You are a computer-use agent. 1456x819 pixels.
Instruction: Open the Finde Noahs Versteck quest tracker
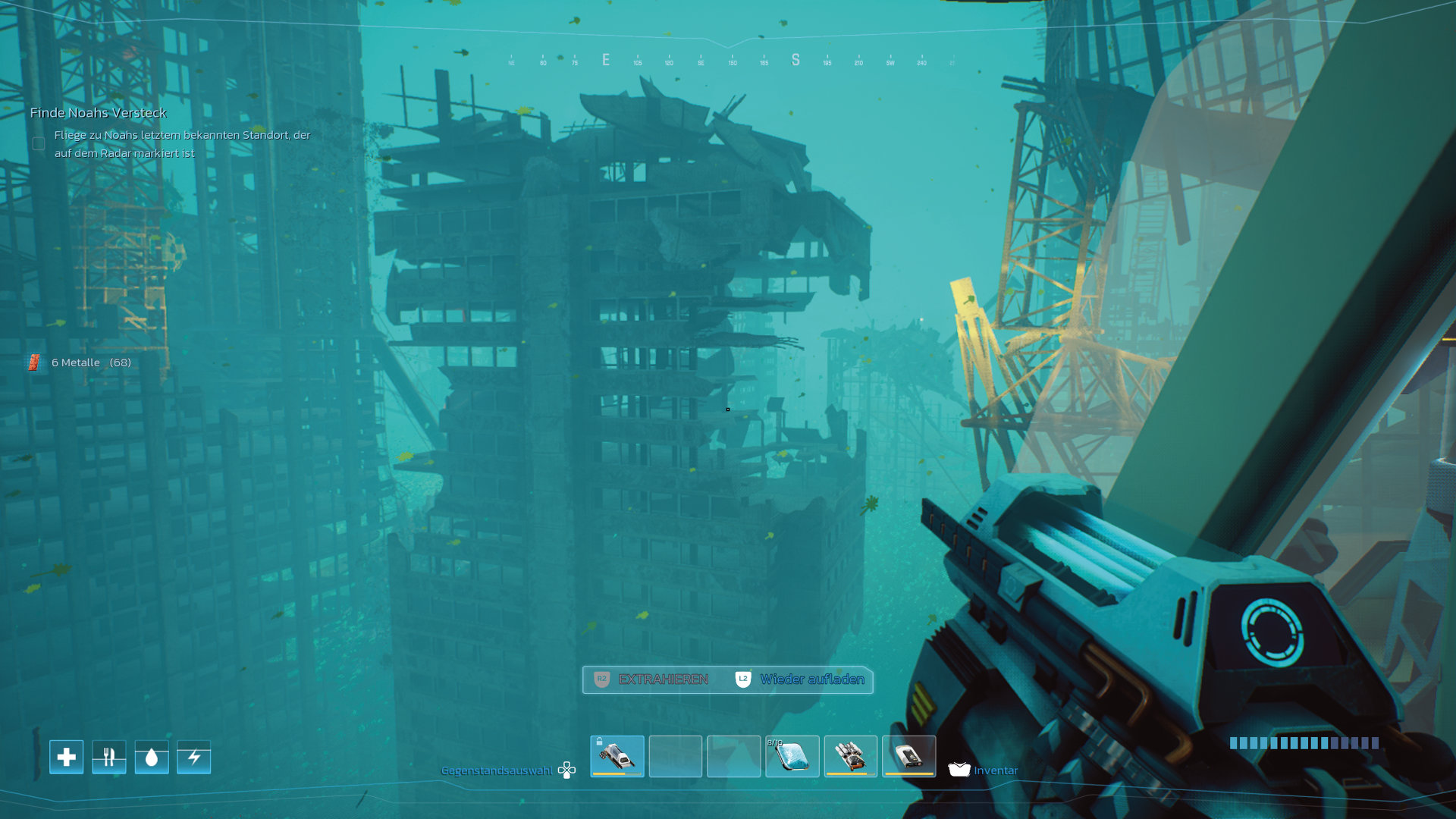pyautogui.click(x=99, y=113)
